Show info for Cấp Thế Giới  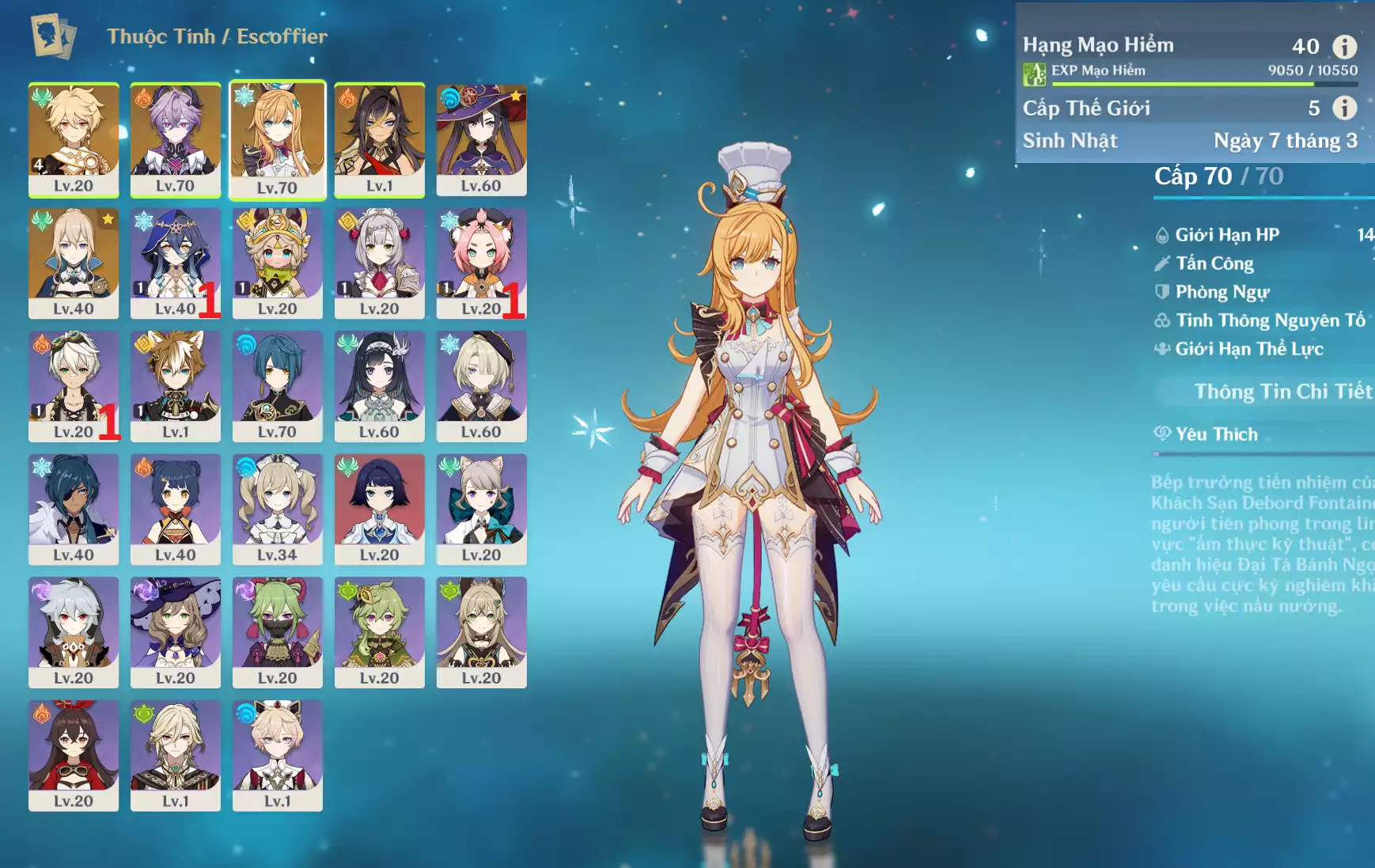point(1344,108)
